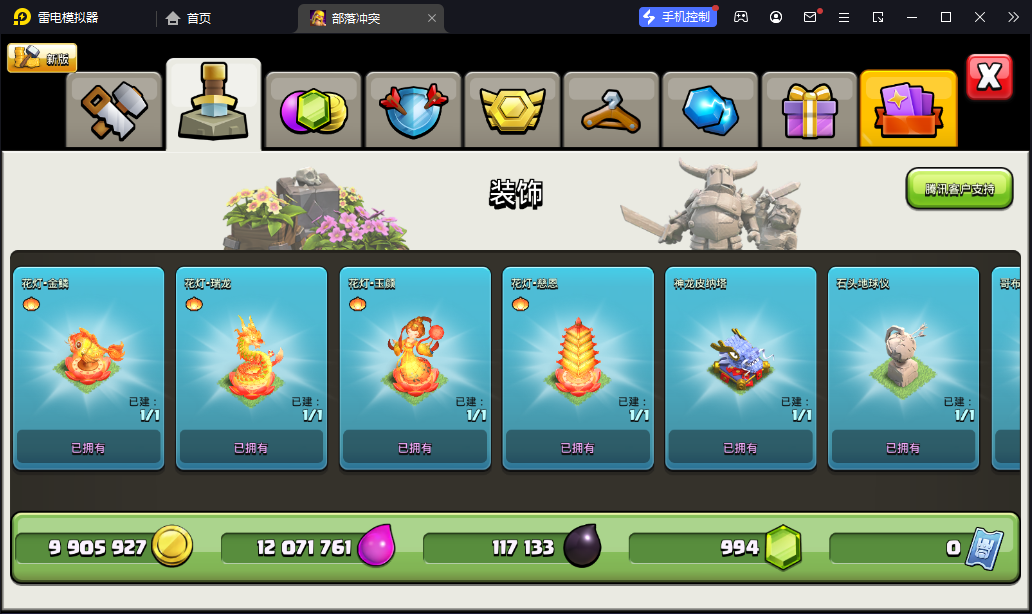Open the clothes hanger skins tab

610,110
